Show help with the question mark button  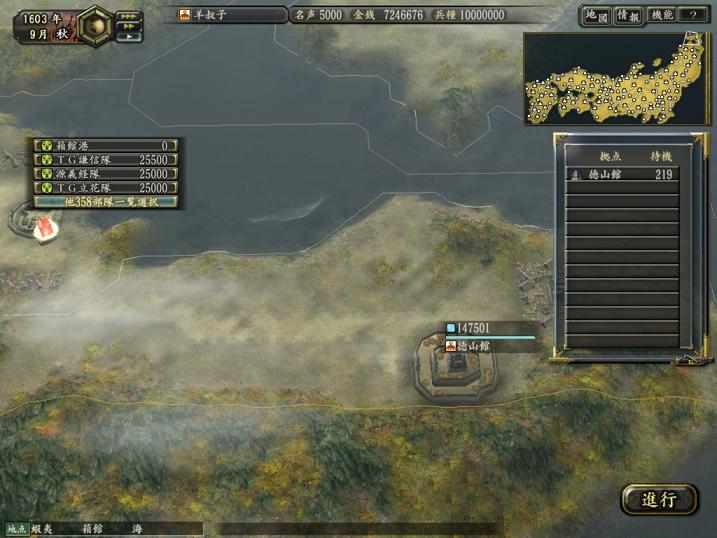click(x=694, y=16)
